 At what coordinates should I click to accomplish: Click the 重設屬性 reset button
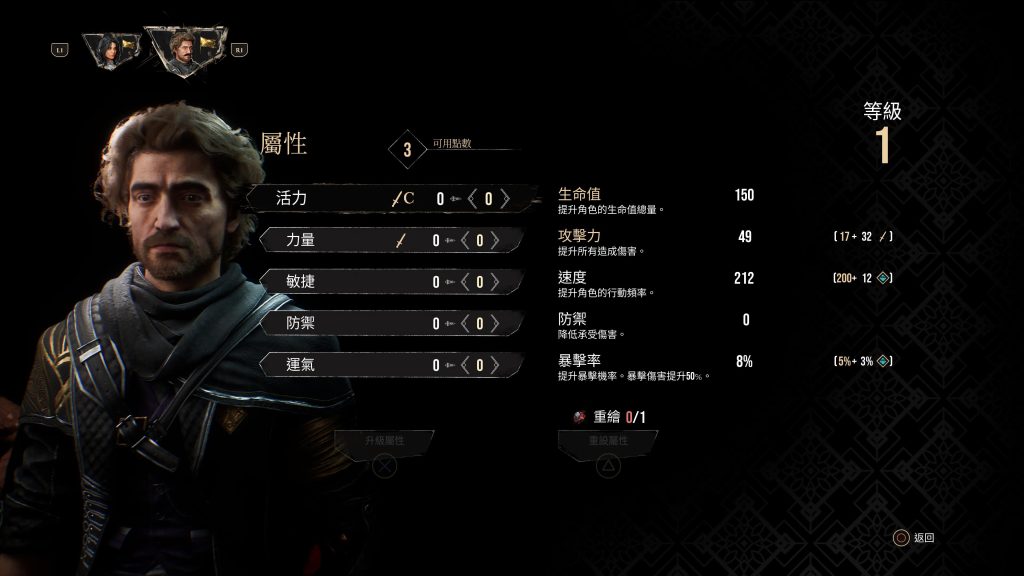tap(608, 442)
